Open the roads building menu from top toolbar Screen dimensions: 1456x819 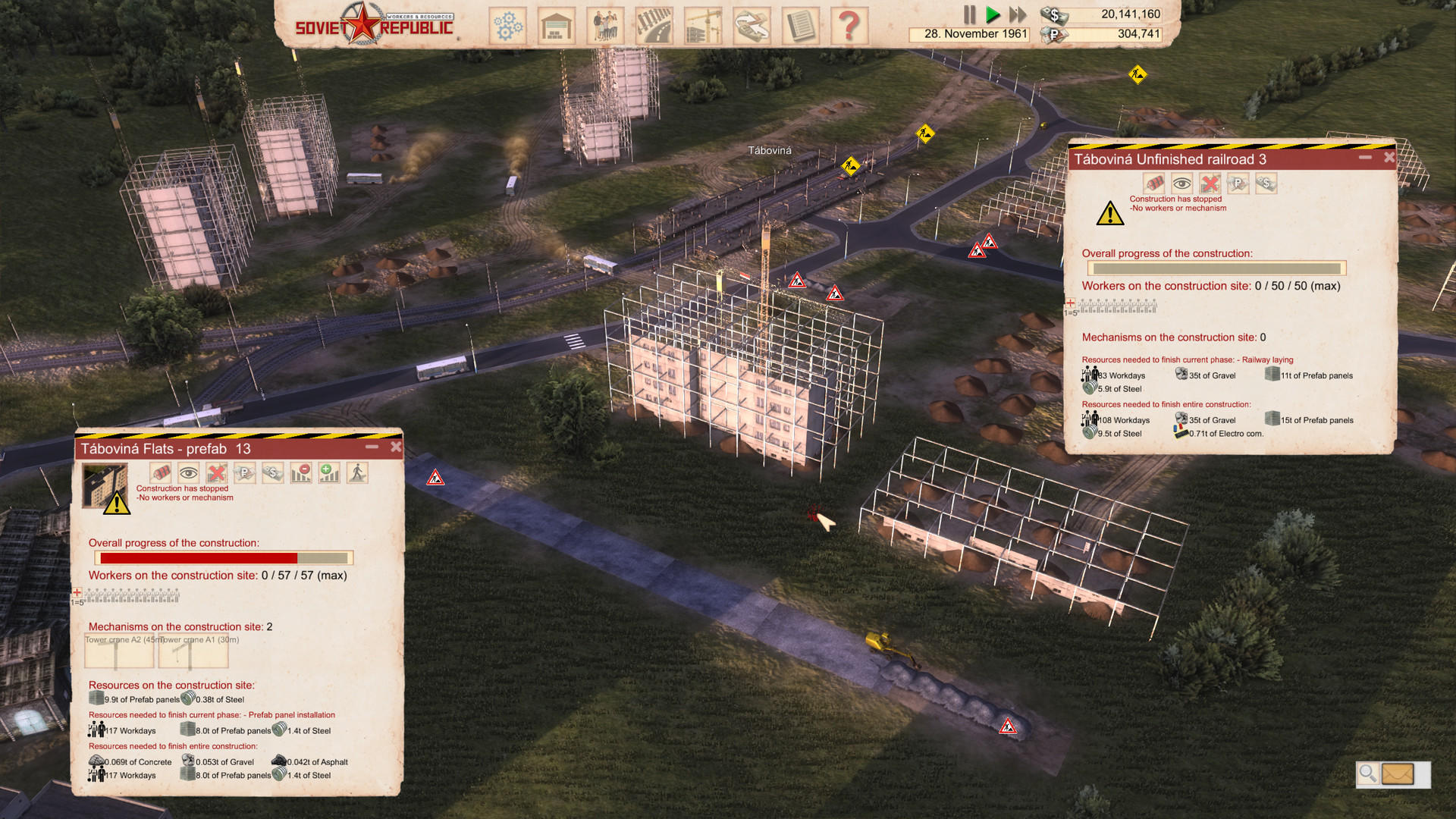coord(654,25)
